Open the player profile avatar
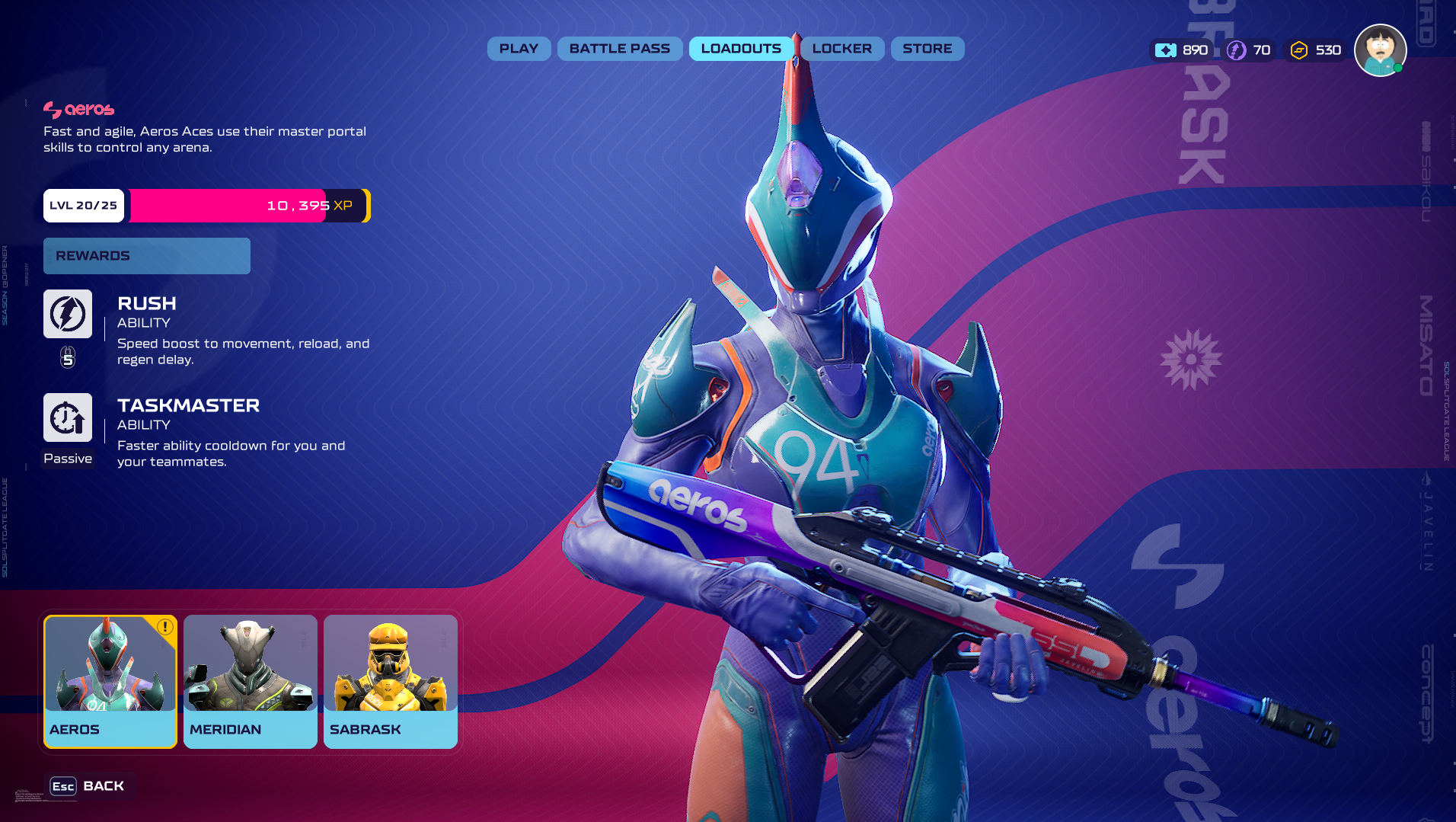Viewport: 1456px width, 822px height. [1380, 50]
